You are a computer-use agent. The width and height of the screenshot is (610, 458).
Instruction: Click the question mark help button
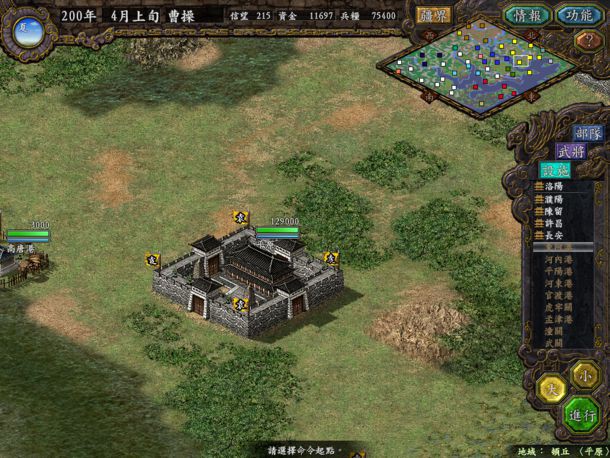click(x=587, y=41)
